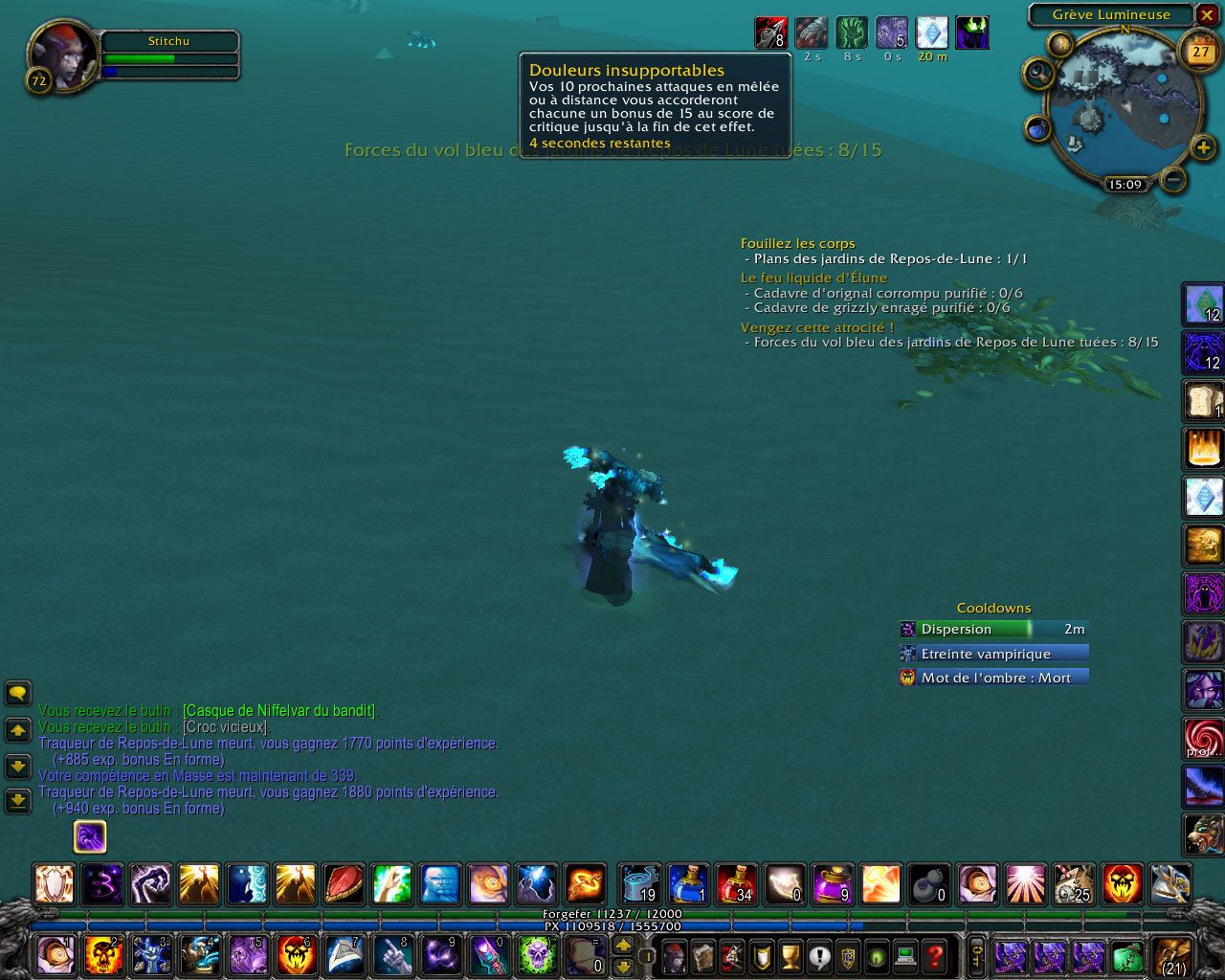This screenshot has width=1225, height=980.
Task: Cast the flaming skull spell in slot 2
Action: pos(103,955)
